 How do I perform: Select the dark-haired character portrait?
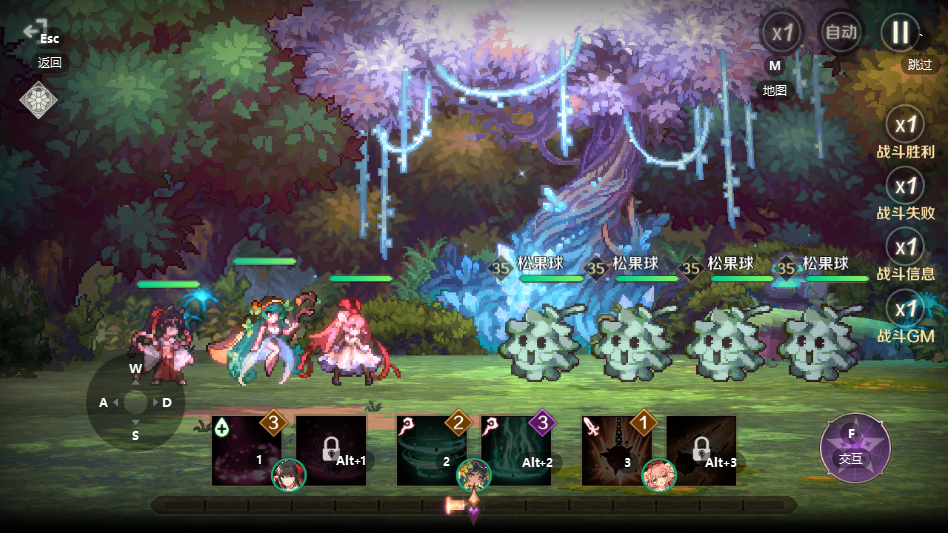[289, 475]
